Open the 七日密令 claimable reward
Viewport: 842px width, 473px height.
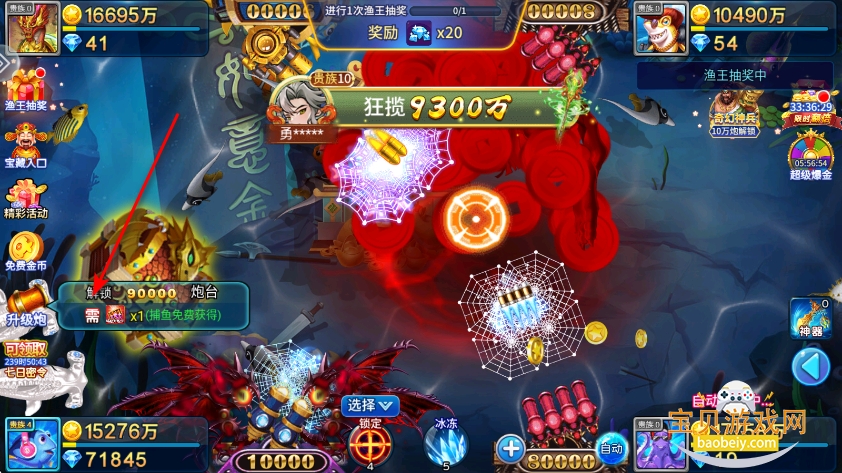(x=26, y=358)
